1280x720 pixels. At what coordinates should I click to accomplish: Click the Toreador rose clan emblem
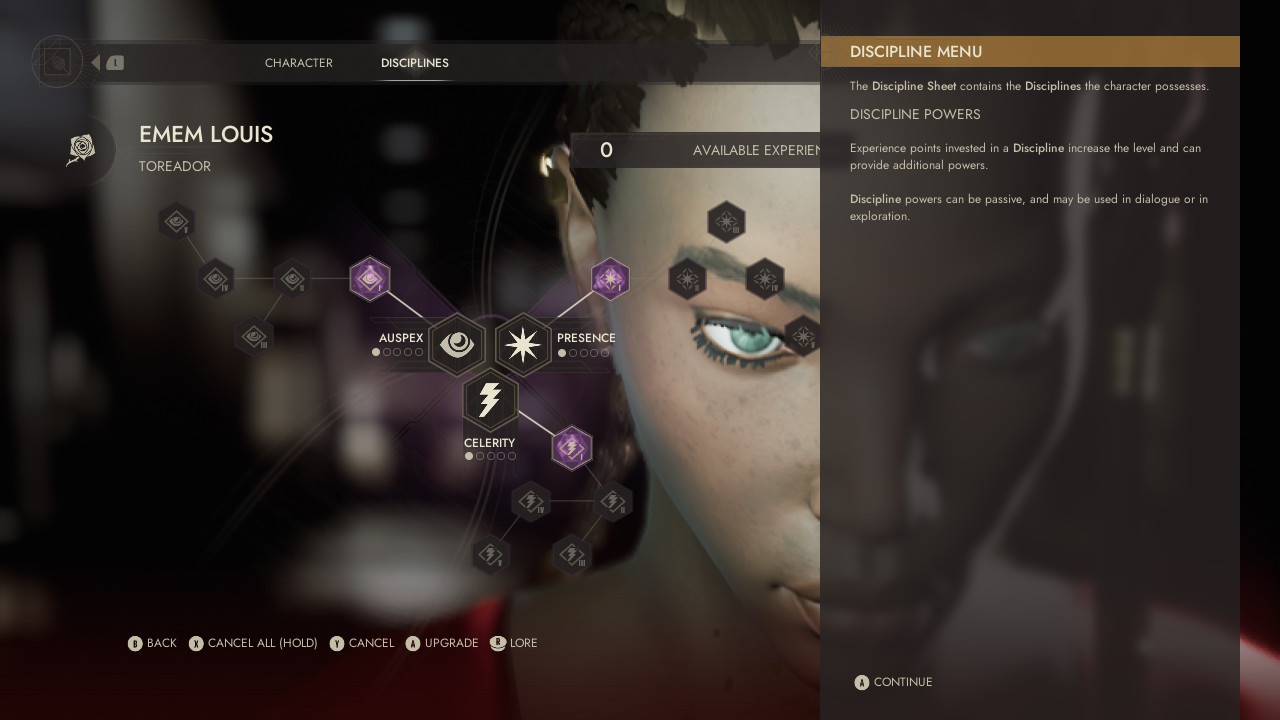pos(81,150)
